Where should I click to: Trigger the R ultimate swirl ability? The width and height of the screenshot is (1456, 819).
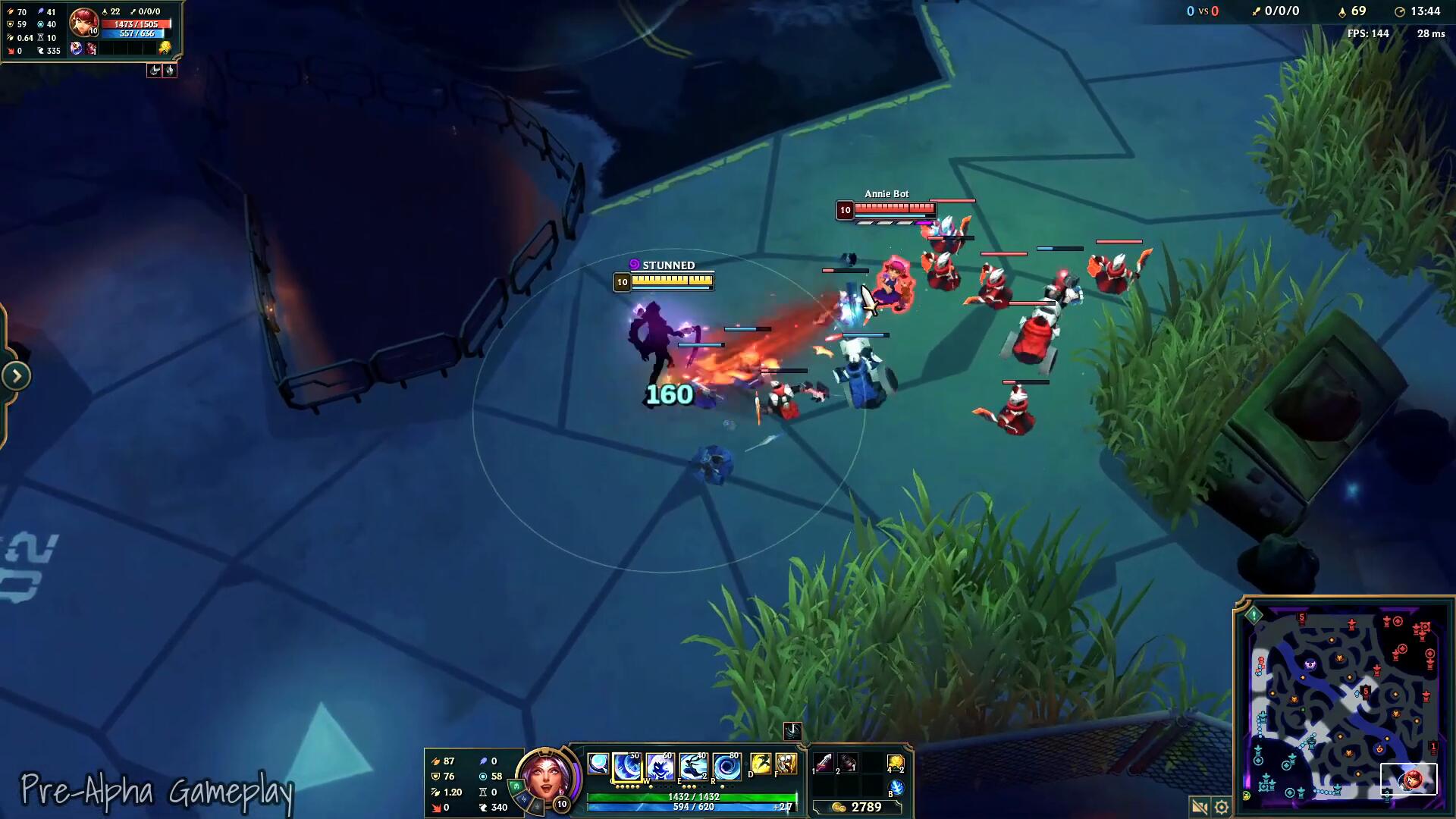[726, 767]
